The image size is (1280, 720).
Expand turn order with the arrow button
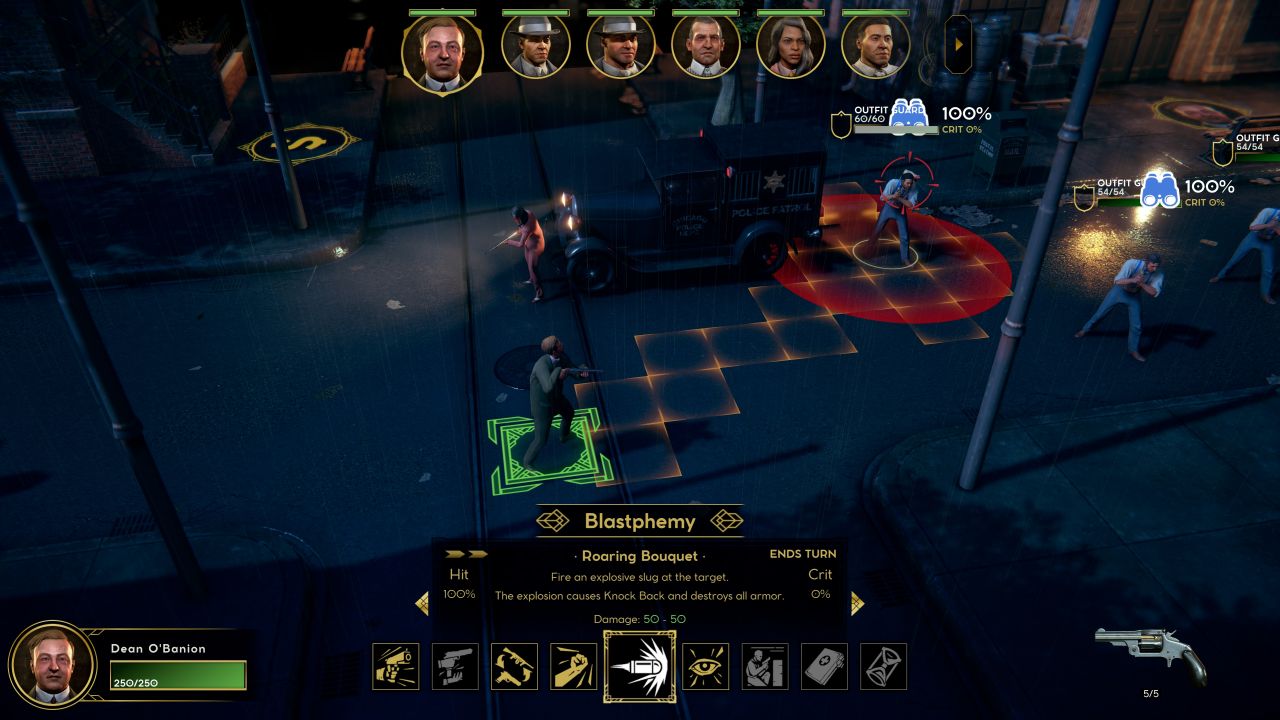tap(958, 44)
